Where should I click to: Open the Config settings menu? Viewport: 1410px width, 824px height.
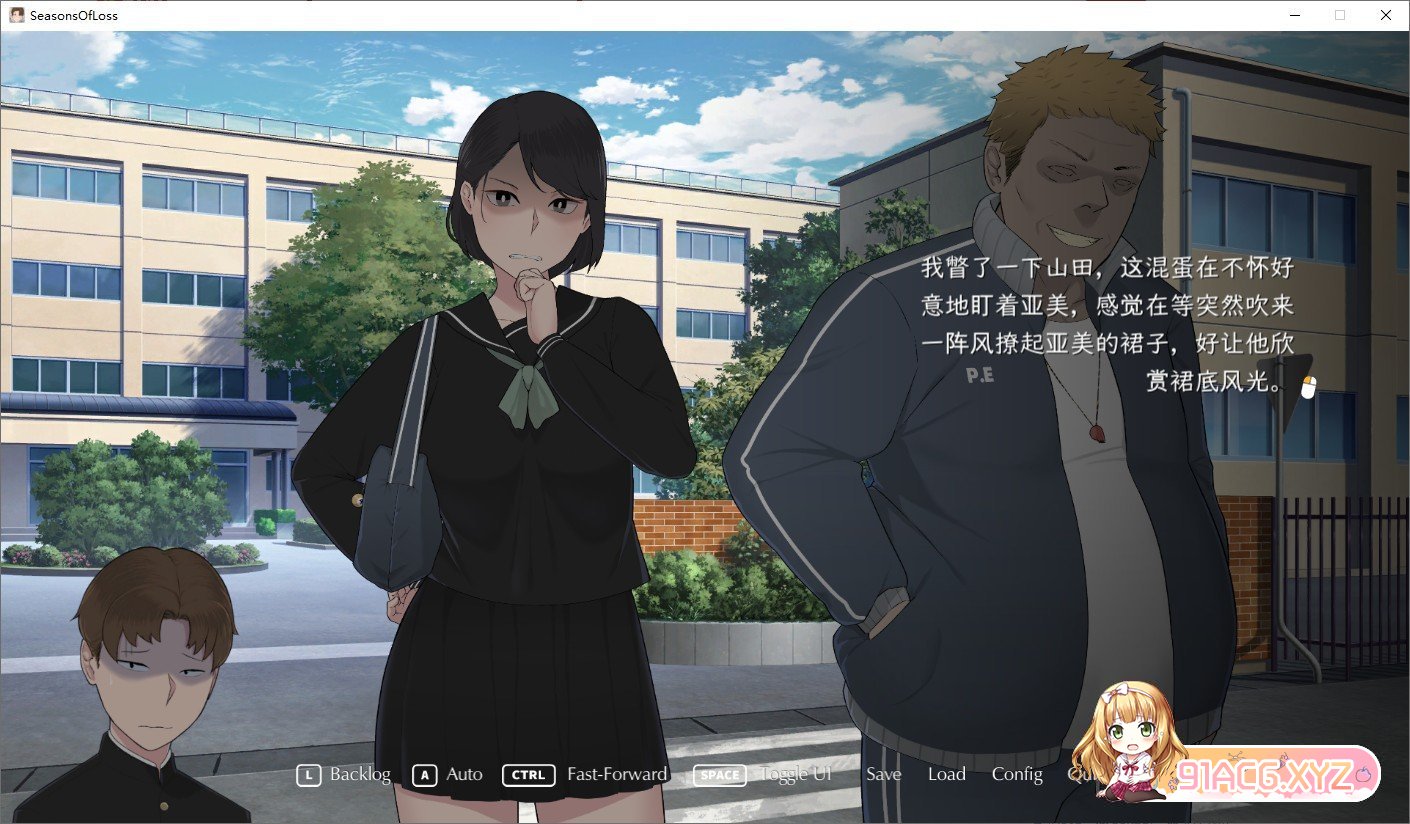[x=1017, y=775]
